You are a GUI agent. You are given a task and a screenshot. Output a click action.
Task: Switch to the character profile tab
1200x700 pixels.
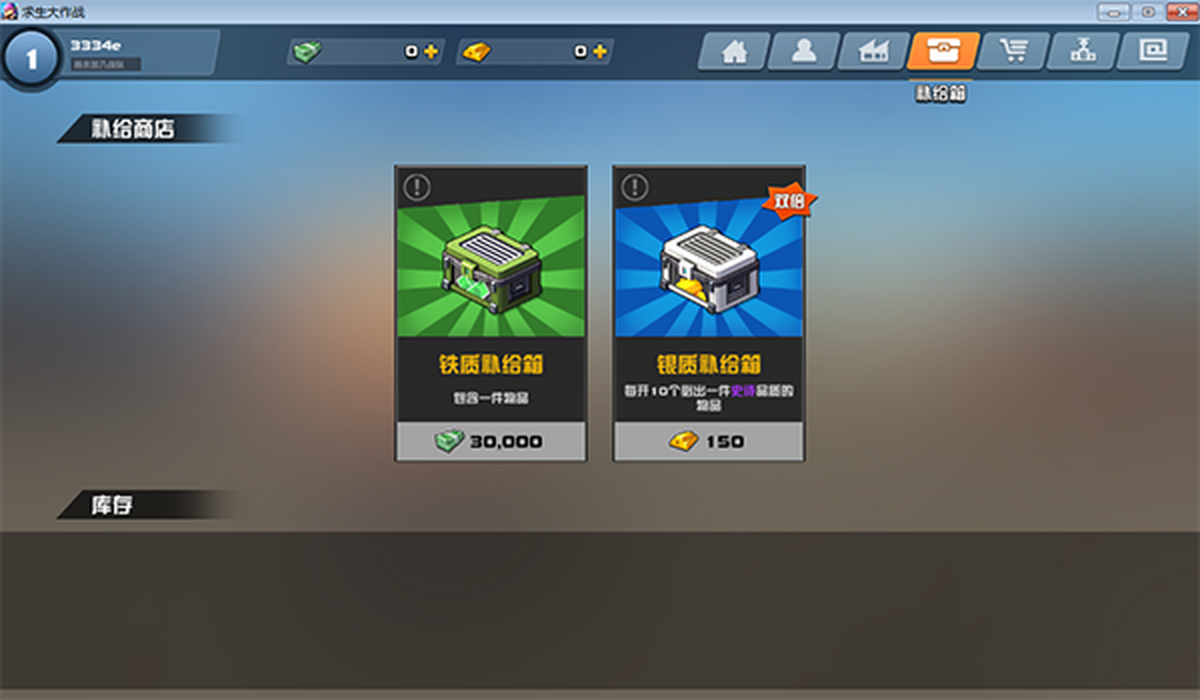(804, 52)
